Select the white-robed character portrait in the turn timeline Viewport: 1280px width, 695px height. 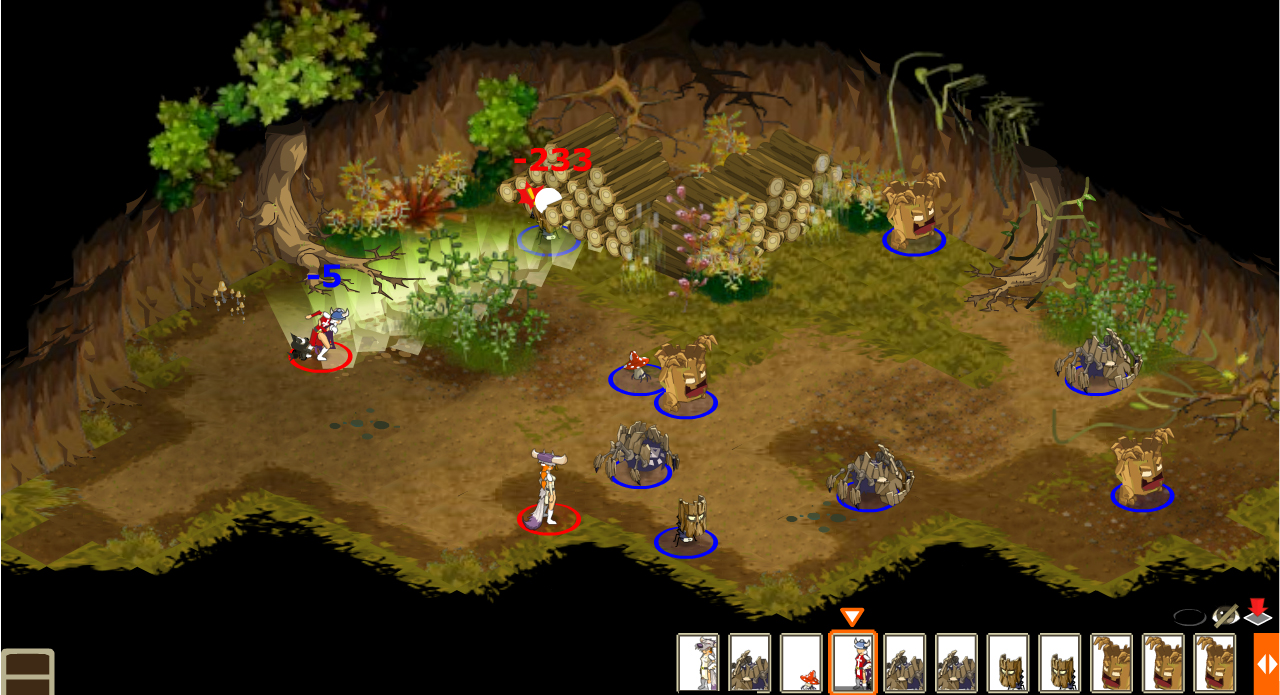pyautogui.click(x=698, y=662)
